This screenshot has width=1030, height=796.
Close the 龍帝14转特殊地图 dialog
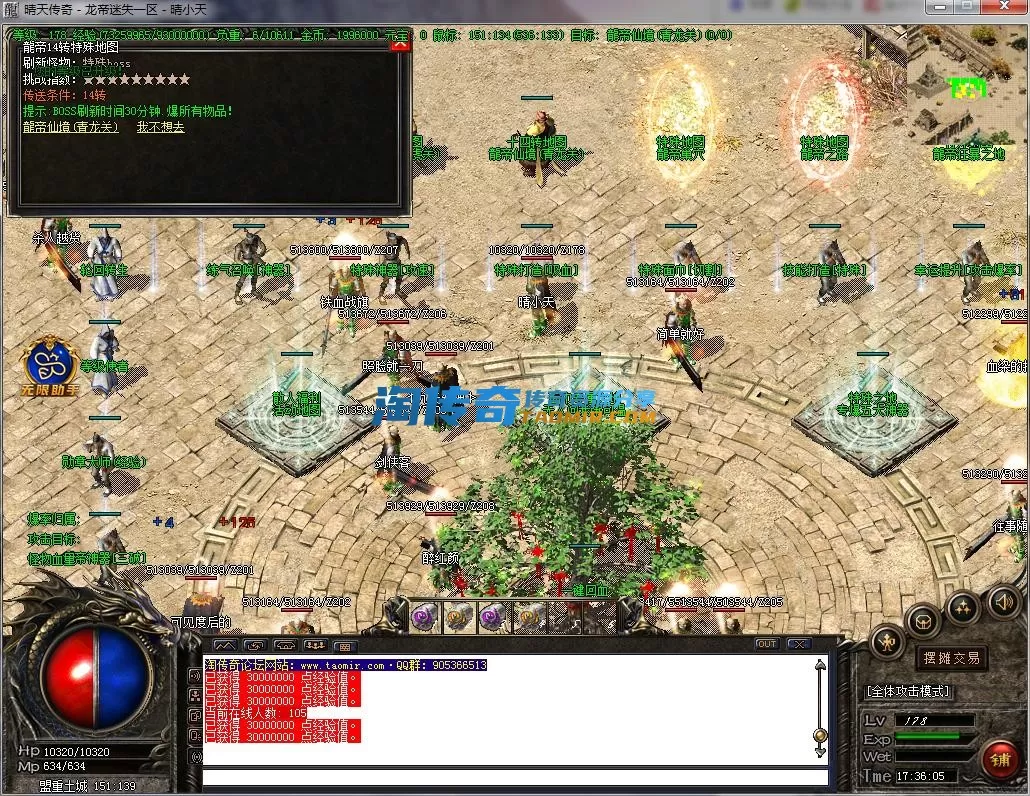pos(400,45)
